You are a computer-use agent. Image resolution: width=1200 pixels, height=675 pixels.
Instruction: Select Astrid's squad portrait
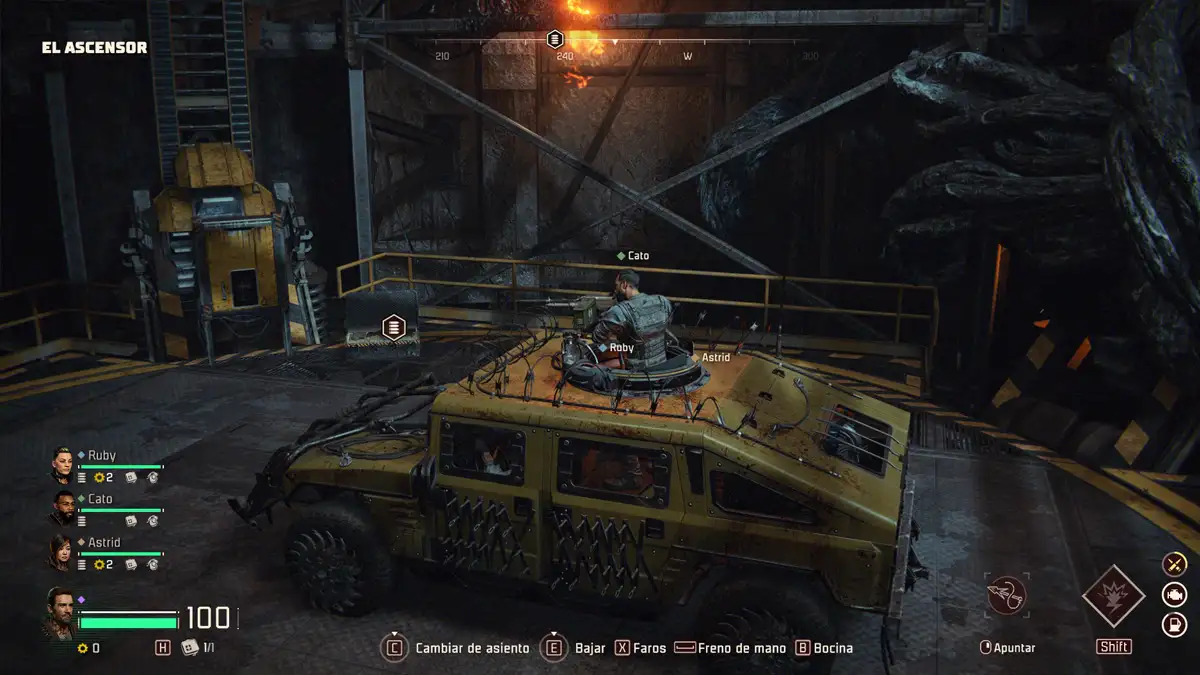click(x=63, y=552)
